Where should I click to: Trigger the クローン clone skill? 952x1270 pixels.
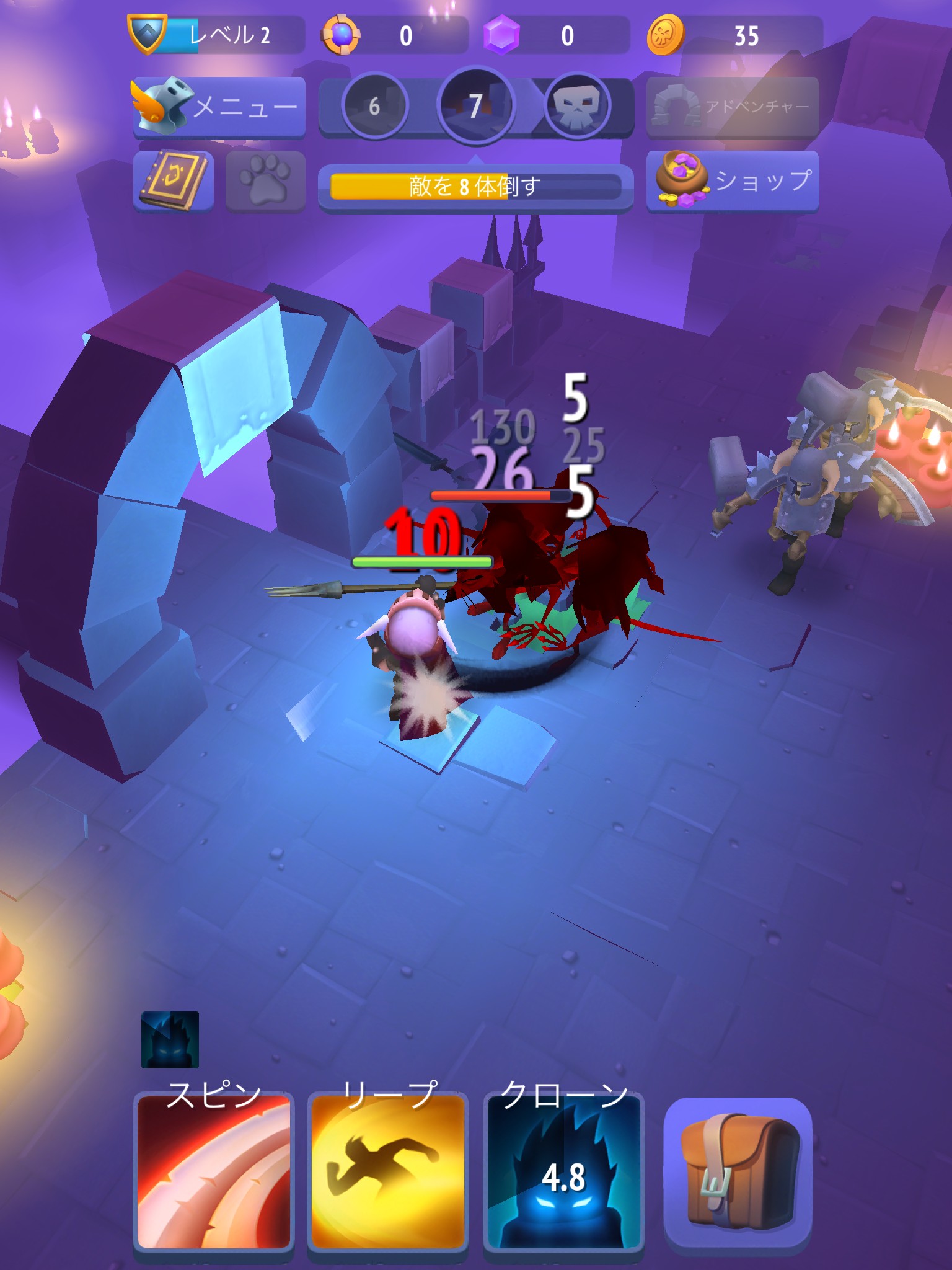tap(563, 1172)
